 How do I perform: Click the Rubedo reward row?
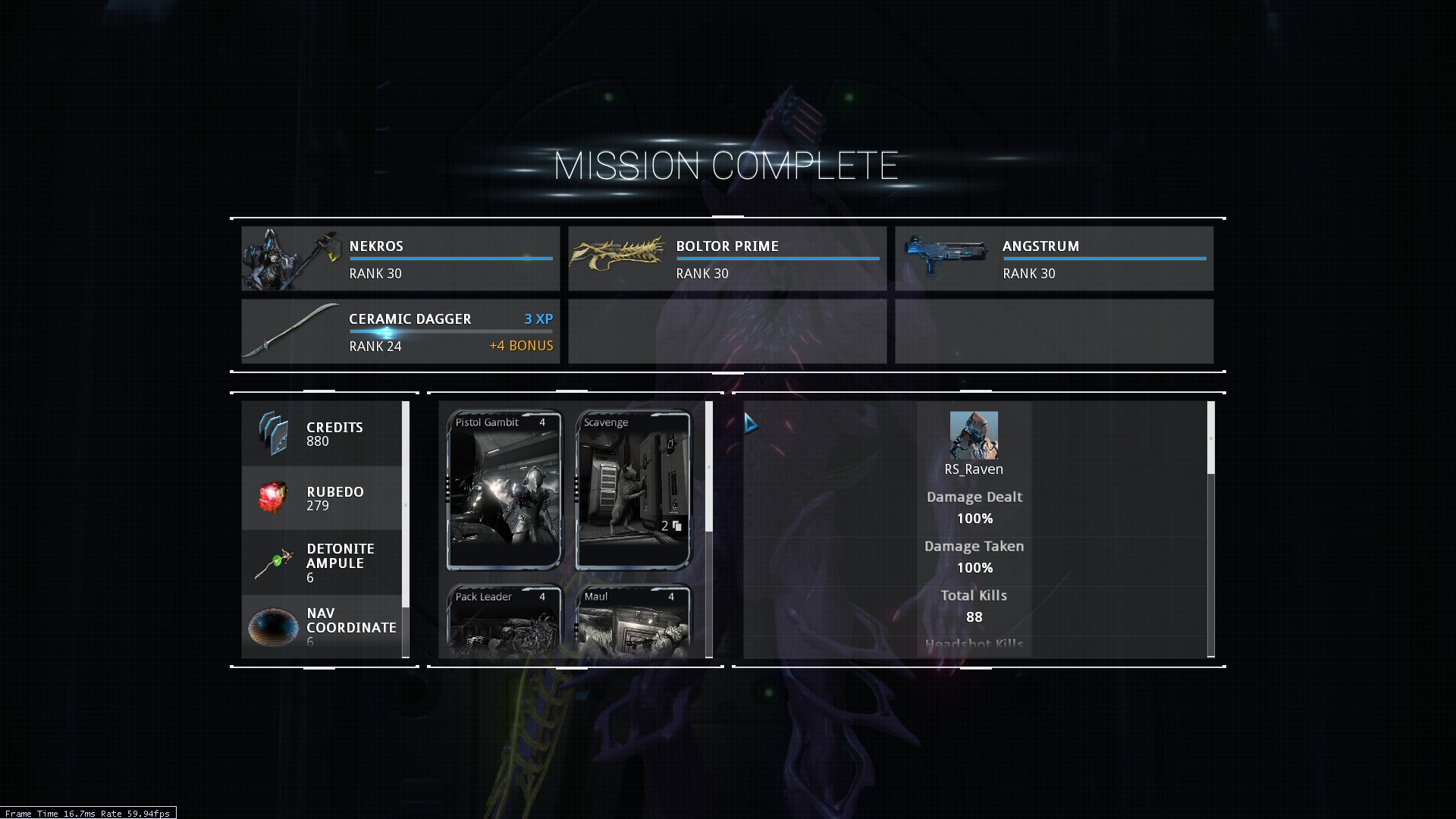click(322, 498)
